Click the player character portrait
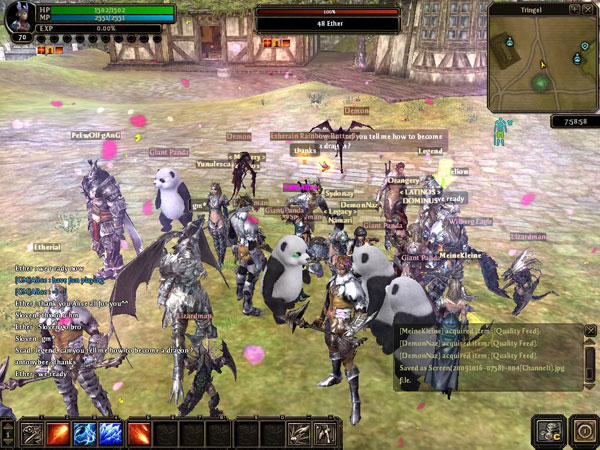The image size is (600, 450). point(20,18)
